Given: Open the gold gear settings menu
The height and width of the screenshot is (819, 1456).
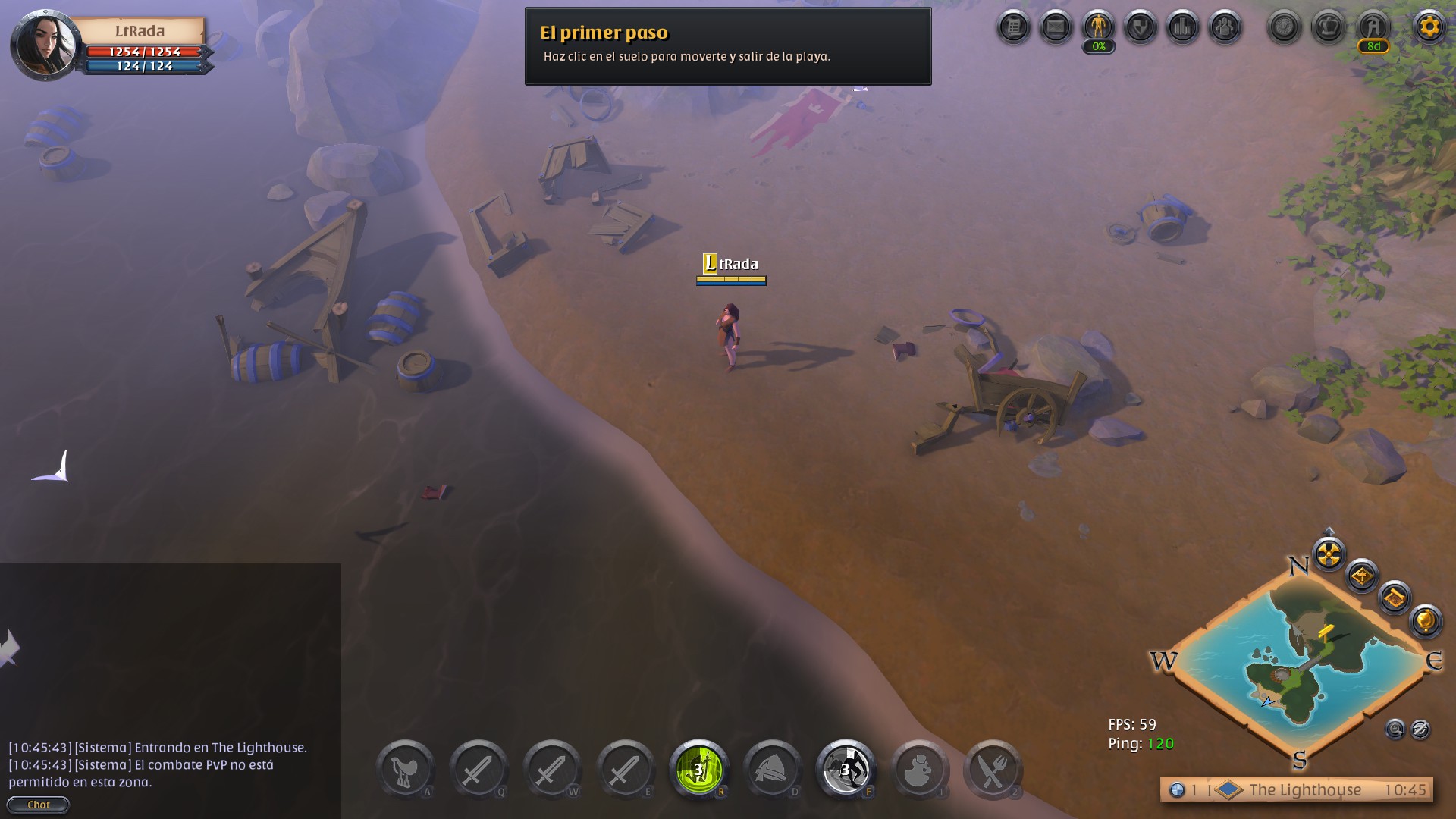Looking at the screenshot, I should [1429, 27].
